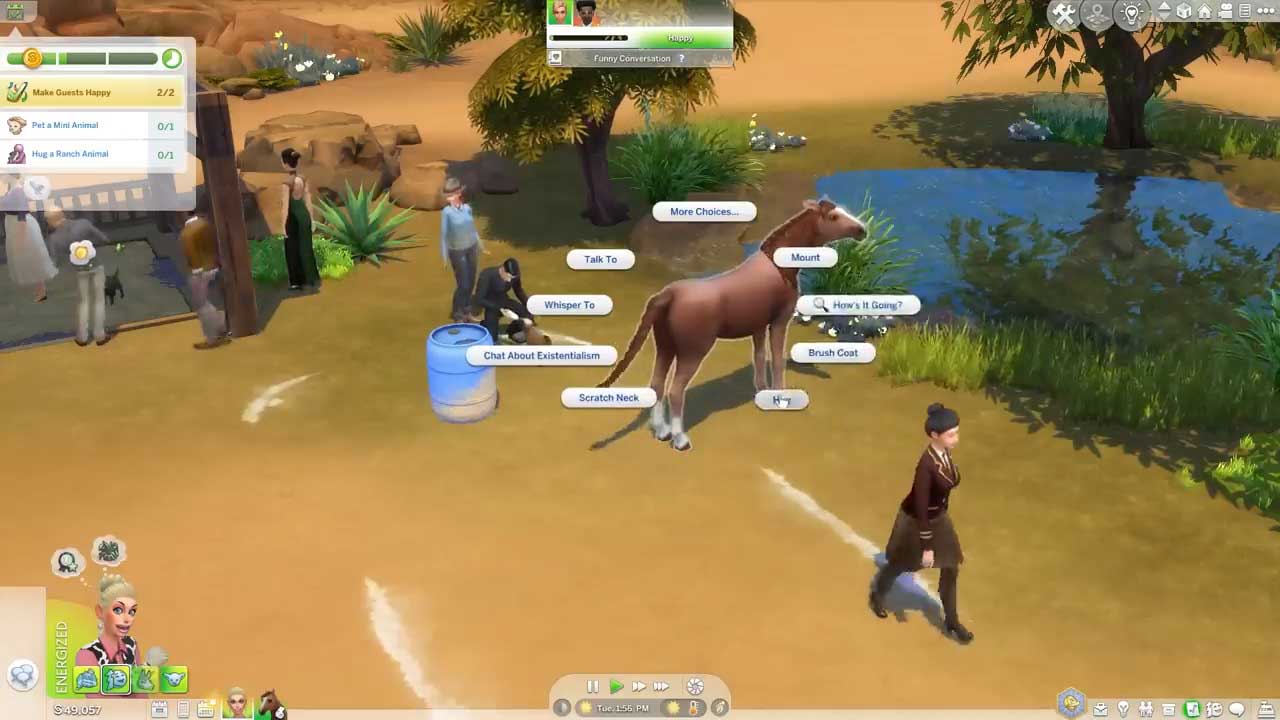Select Whisper To from the pie menu
Image resolution: width=1280 pixels, height=720 pixels.
coord(569,305)
